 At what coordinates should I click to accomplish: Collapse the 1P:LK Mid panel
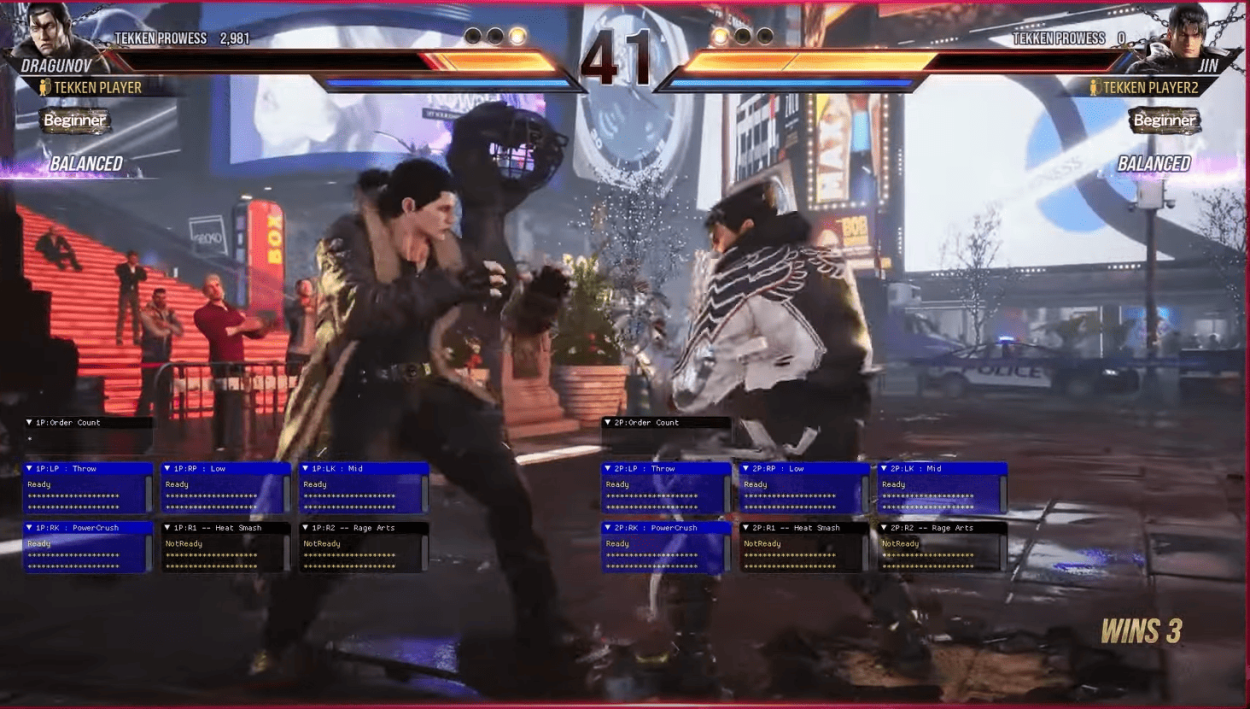[306, 469]
